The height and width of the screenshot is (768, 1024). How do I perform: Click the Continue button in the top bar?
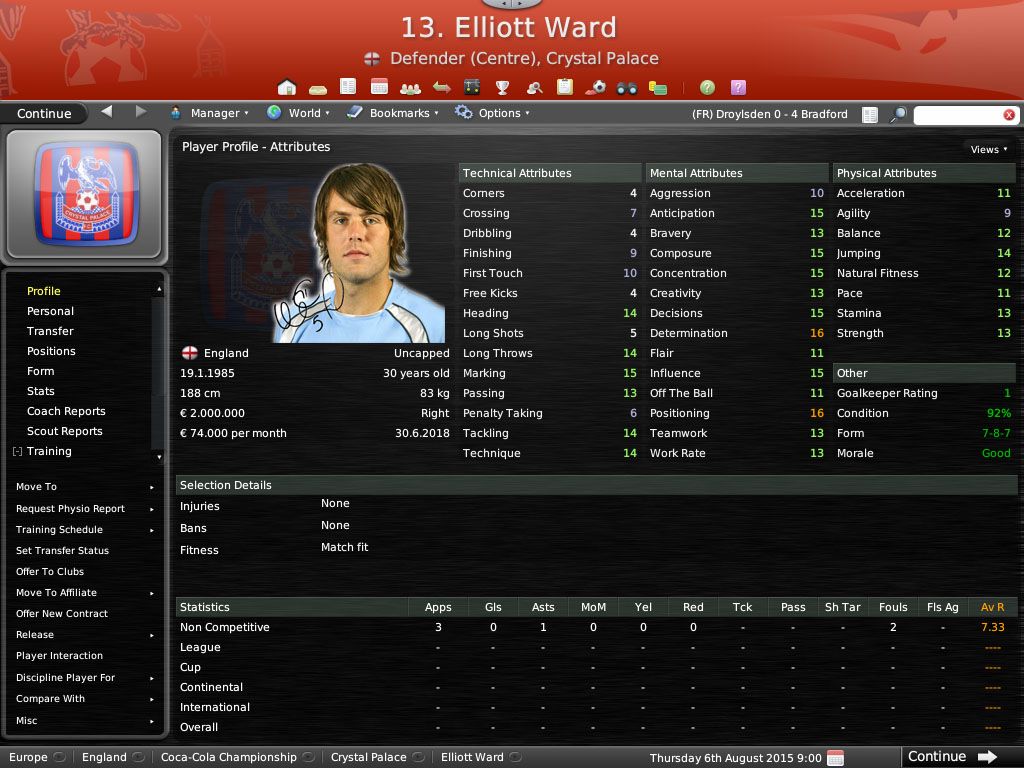(44, 113)
